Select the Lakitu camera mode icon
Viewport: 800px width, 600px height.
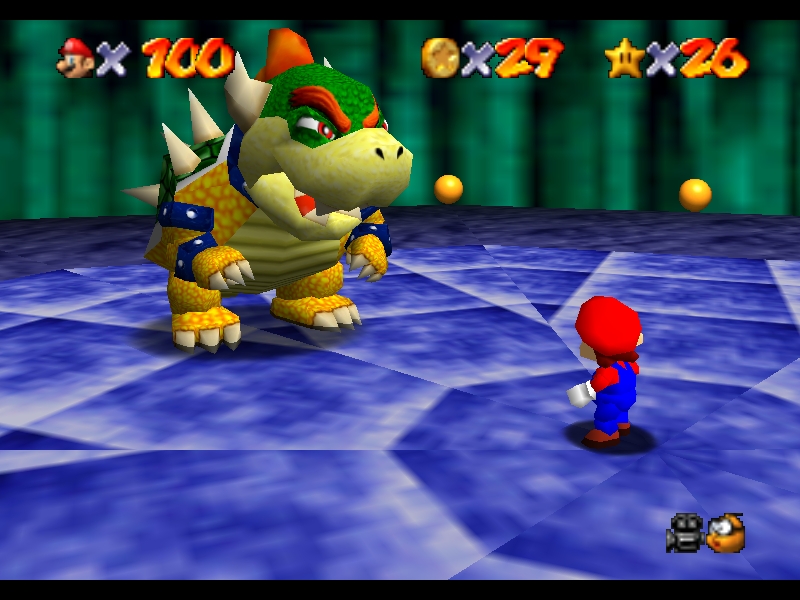tap(726, 532)
